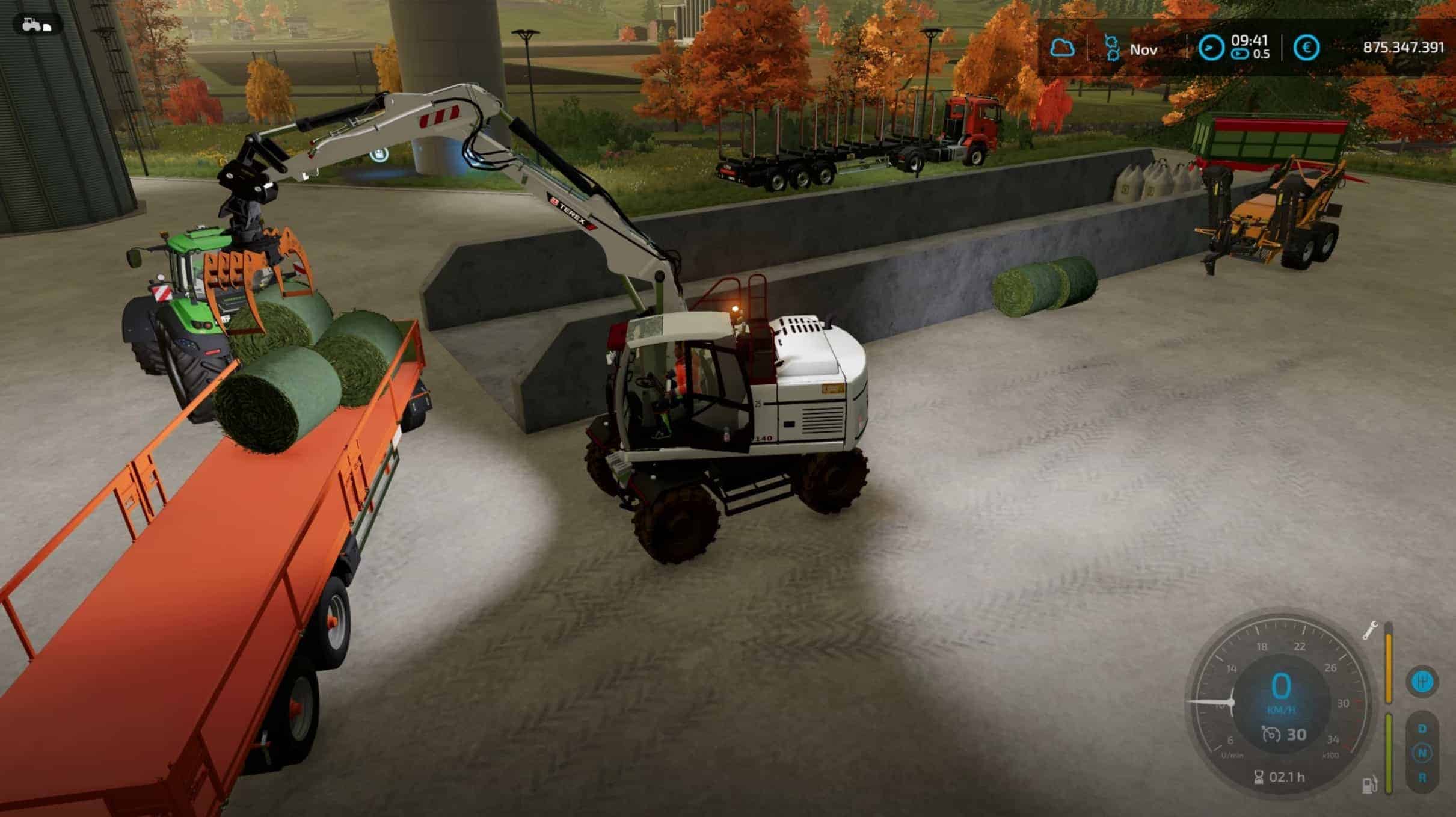Click the gearshift transmission icon

click(1422, 682)
